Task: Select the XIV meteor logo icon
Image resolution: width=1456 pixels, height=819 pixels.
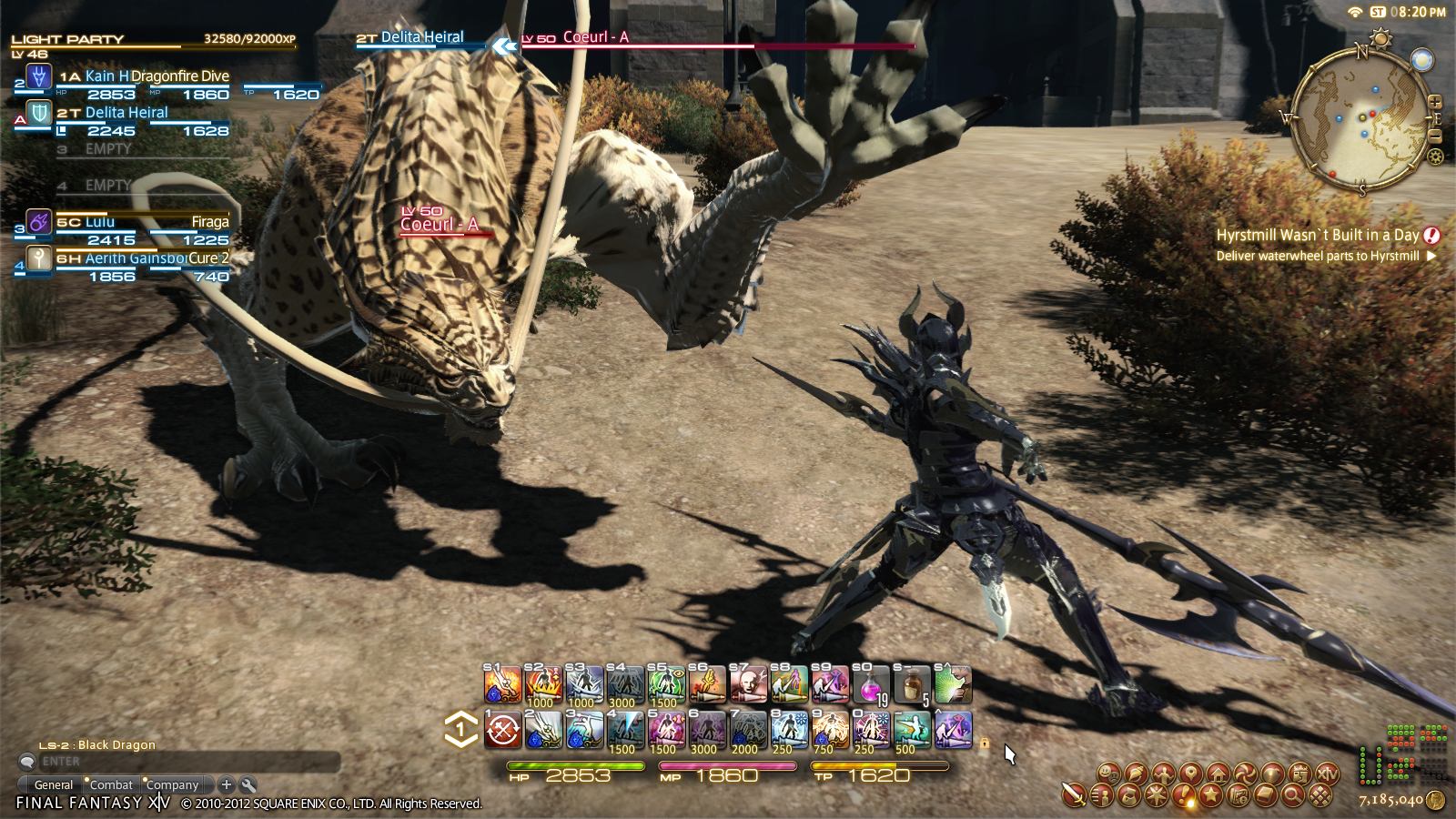Action: point(1328,775)
